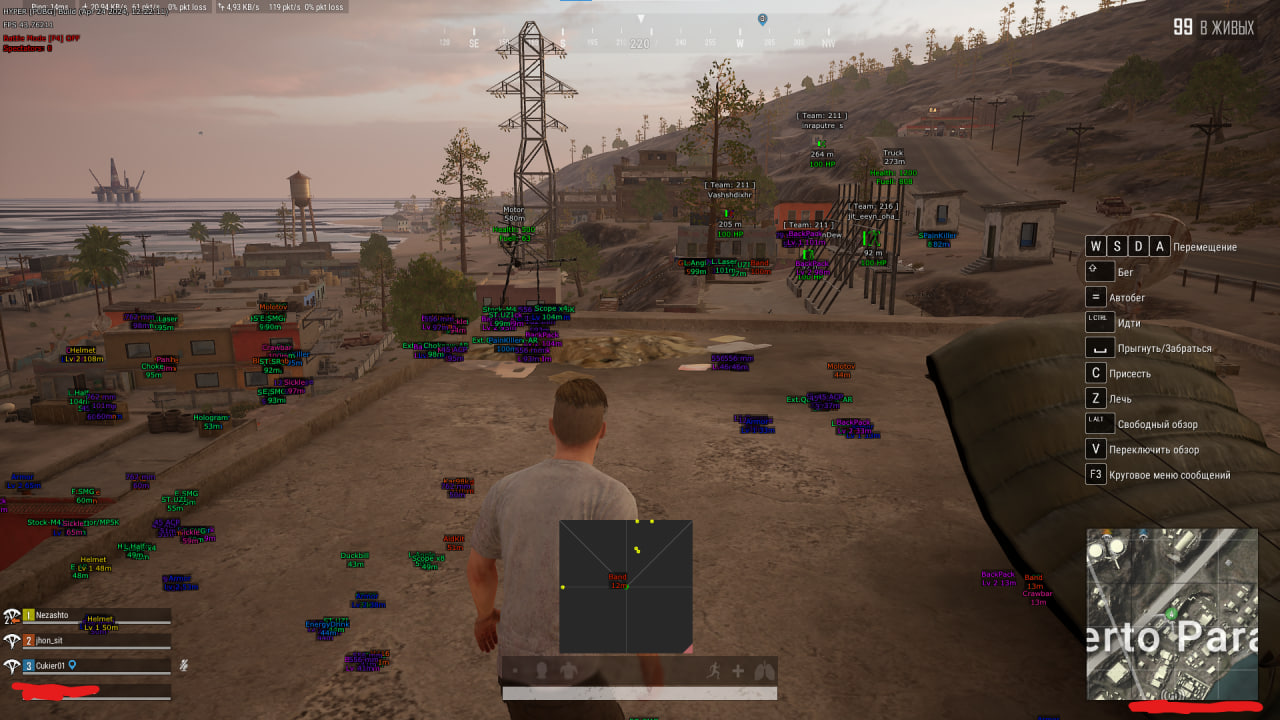This screenshot has height=720, width=1280.
Task: Unmute the crossed-out microphone beside Cukier01
Action: (184, 665)
